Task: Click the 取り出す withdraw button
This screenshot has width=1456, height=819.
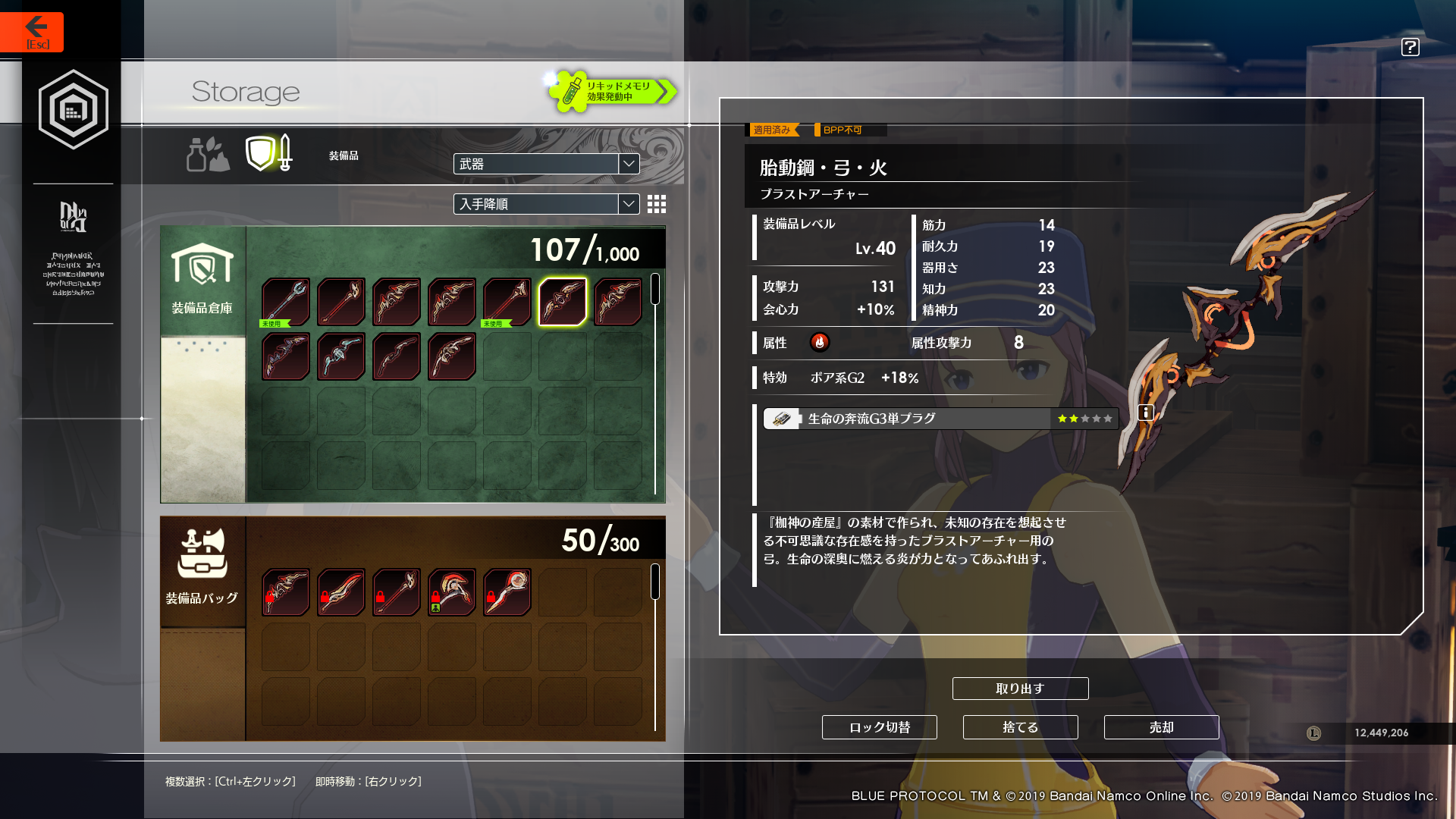Action: (1020, 689)
